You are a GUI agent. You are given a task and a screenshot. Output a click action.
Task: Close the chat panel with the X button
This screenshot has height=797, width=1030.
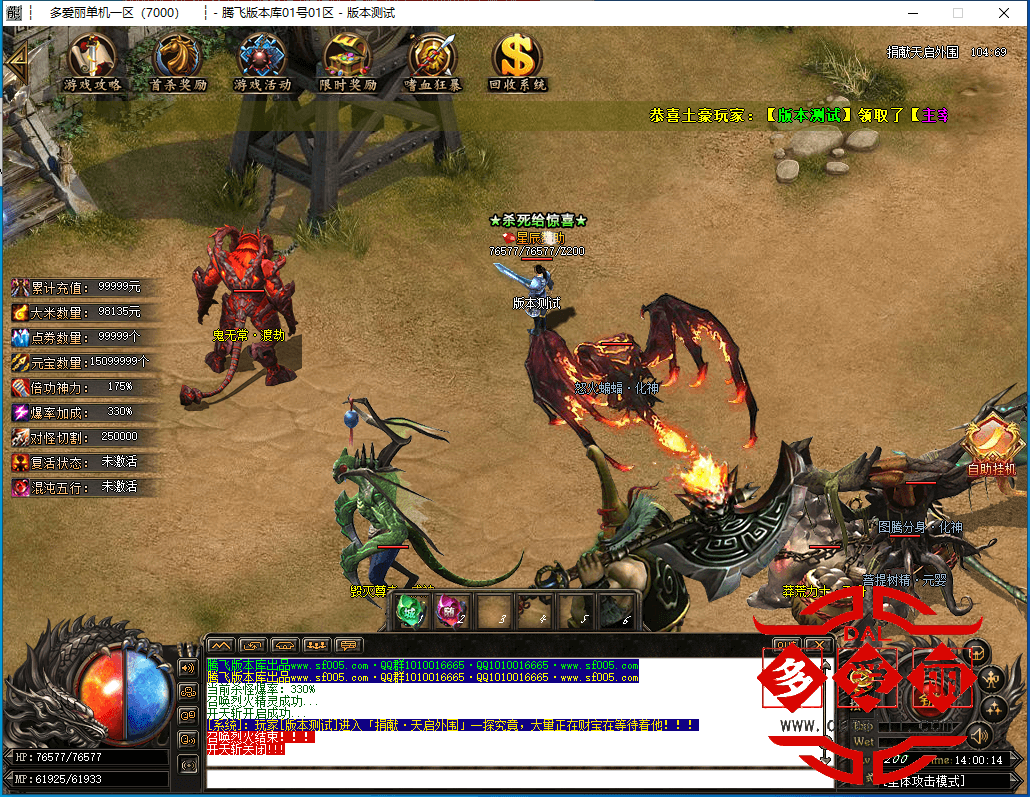[818, 645]
